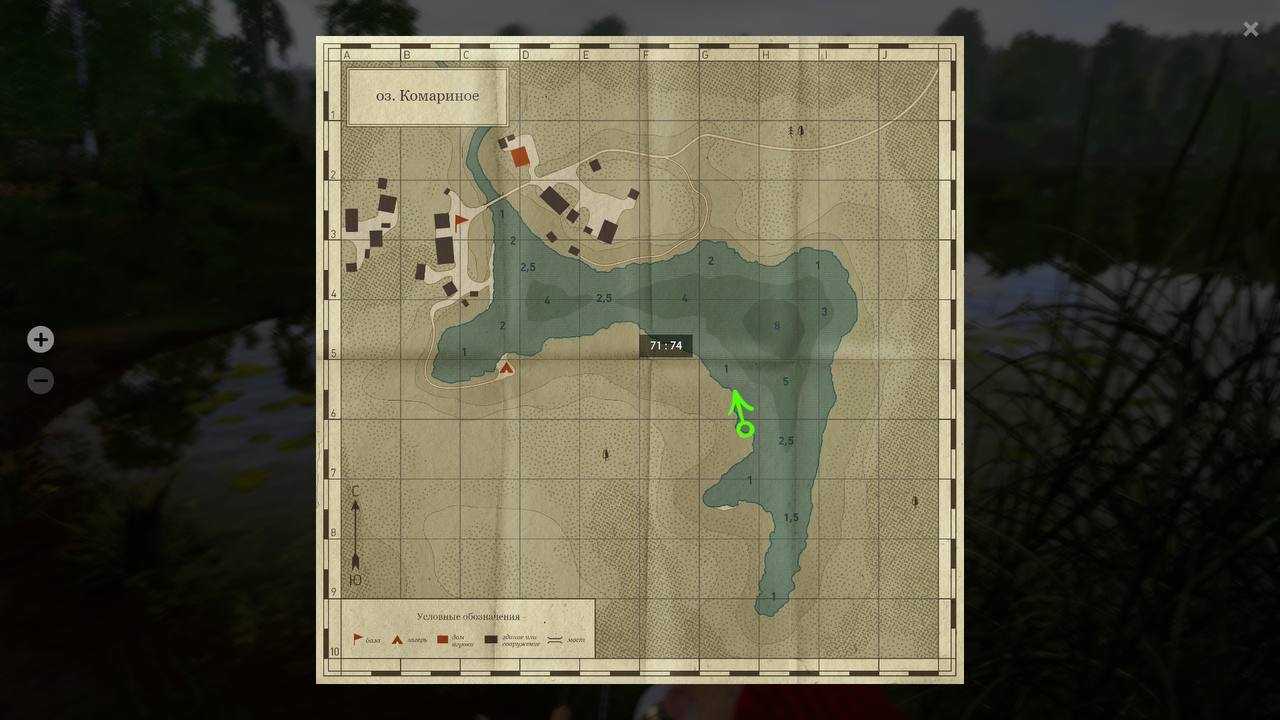Click the green player position marker on the lake

[x=743, y=428]
